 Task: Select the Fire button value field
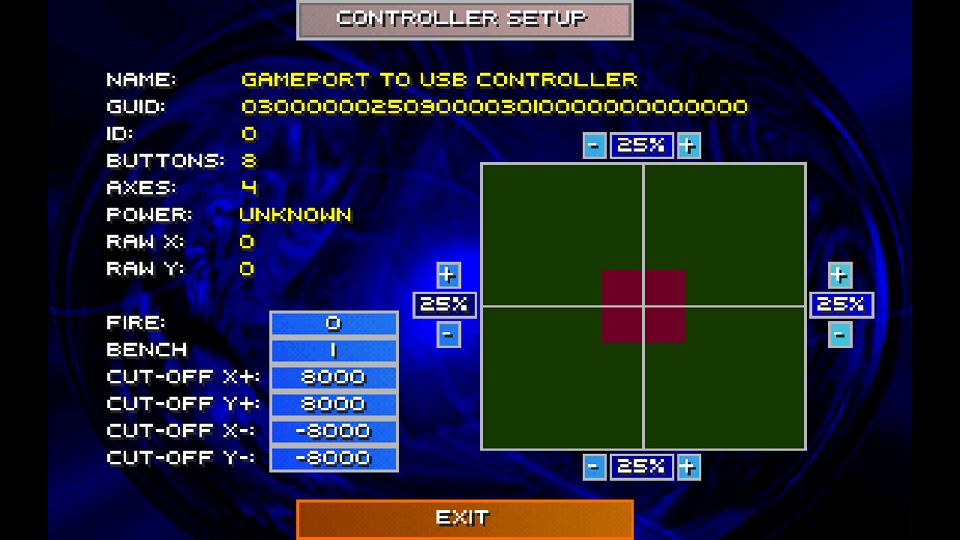(x=334, y=324)
